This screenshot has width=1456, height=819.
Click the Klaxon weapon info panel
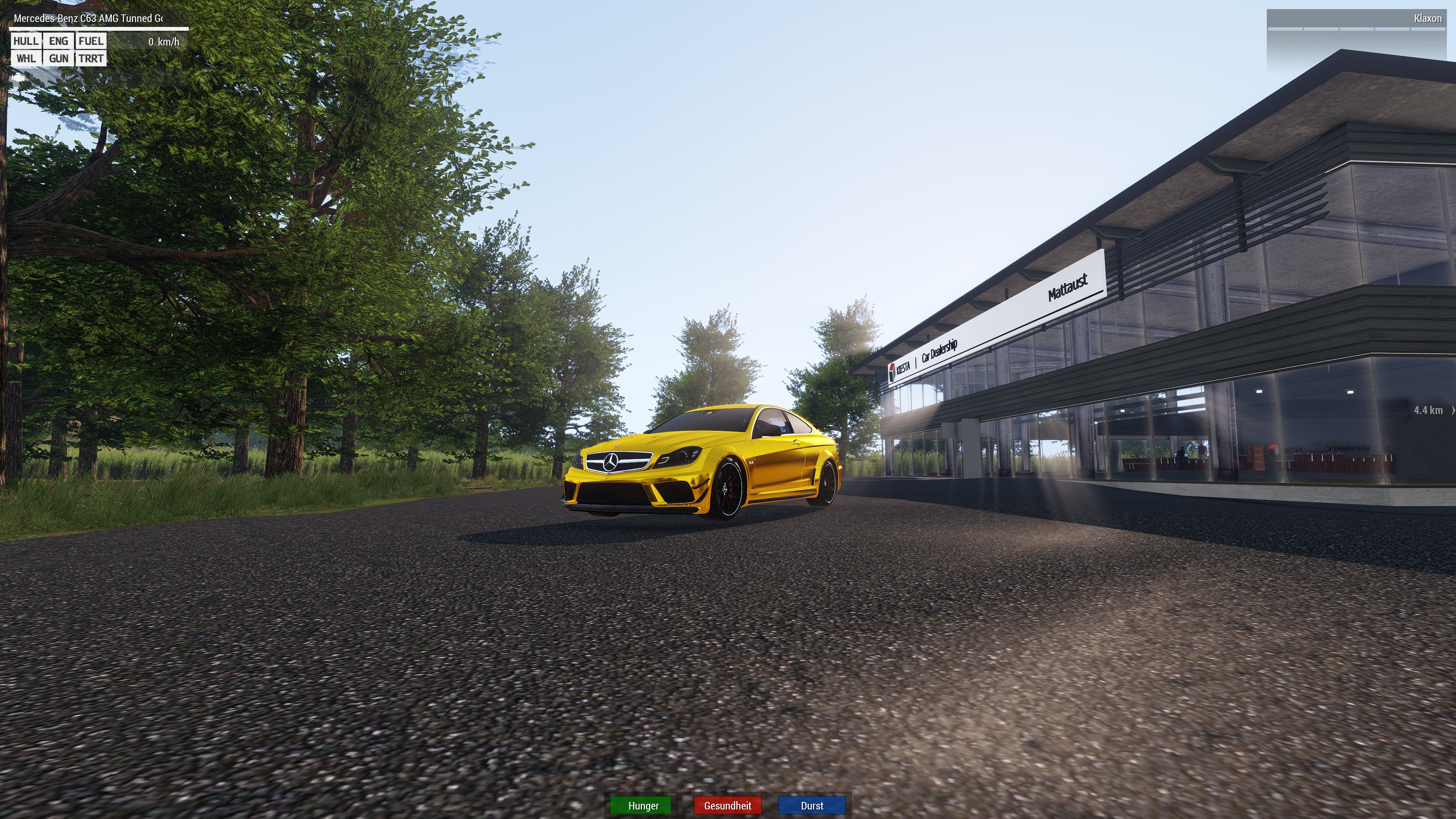coord(1357,19)
